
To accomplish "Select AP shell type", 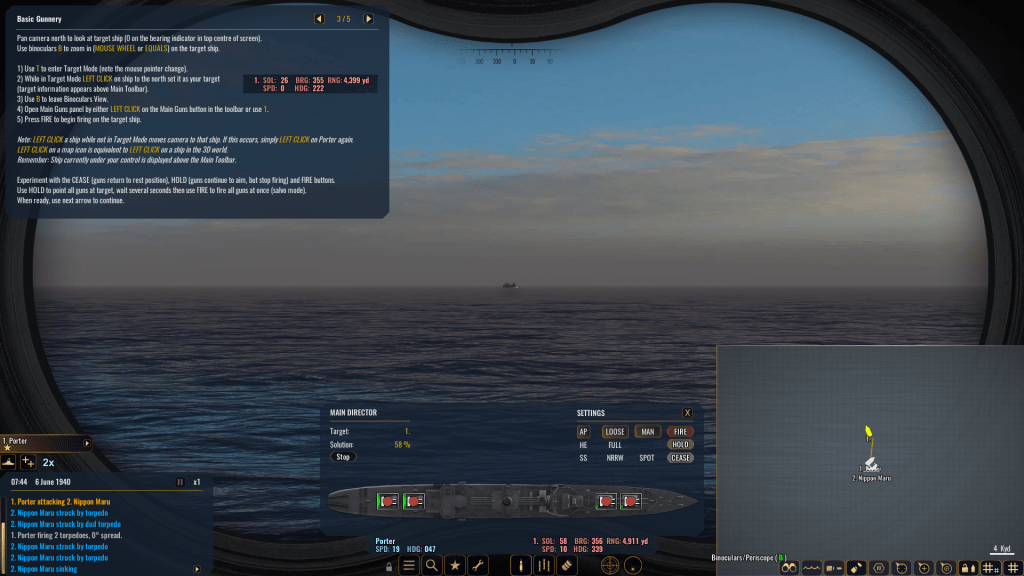I will pyautogui.click(x=584, y=431).
